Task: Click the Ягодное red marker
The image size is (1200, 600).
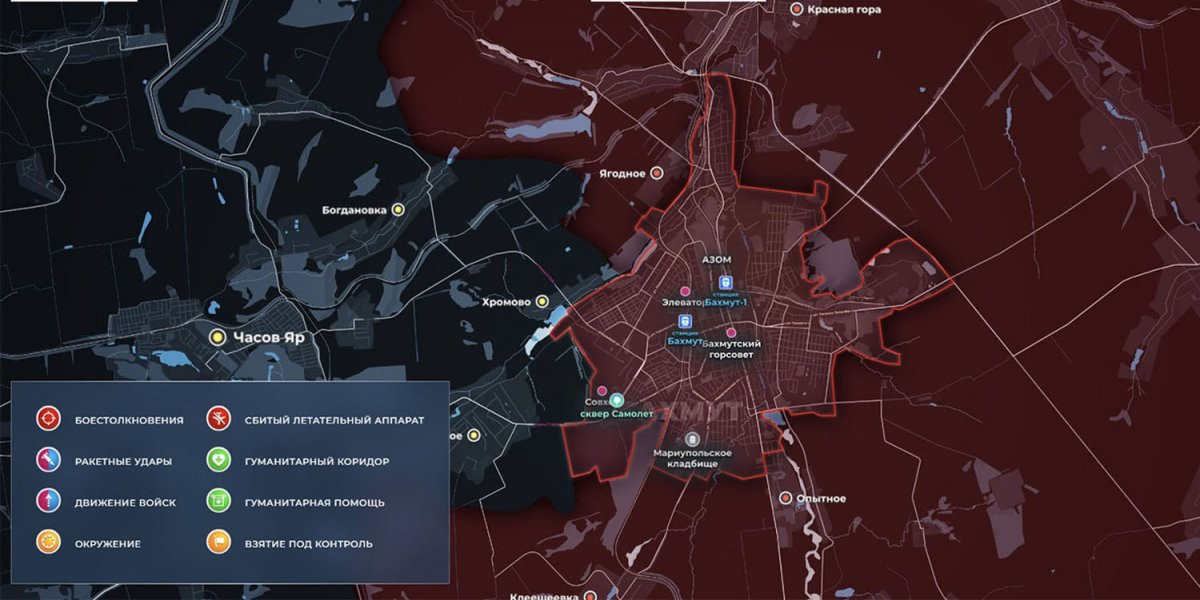Action: click(x=657, y=173)
